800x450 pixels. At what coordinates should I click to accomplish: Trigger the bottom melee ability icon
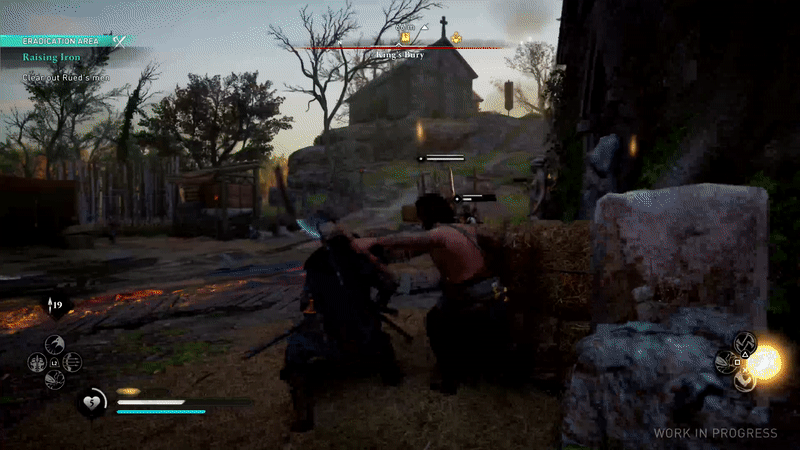click(x=746, y=380)
